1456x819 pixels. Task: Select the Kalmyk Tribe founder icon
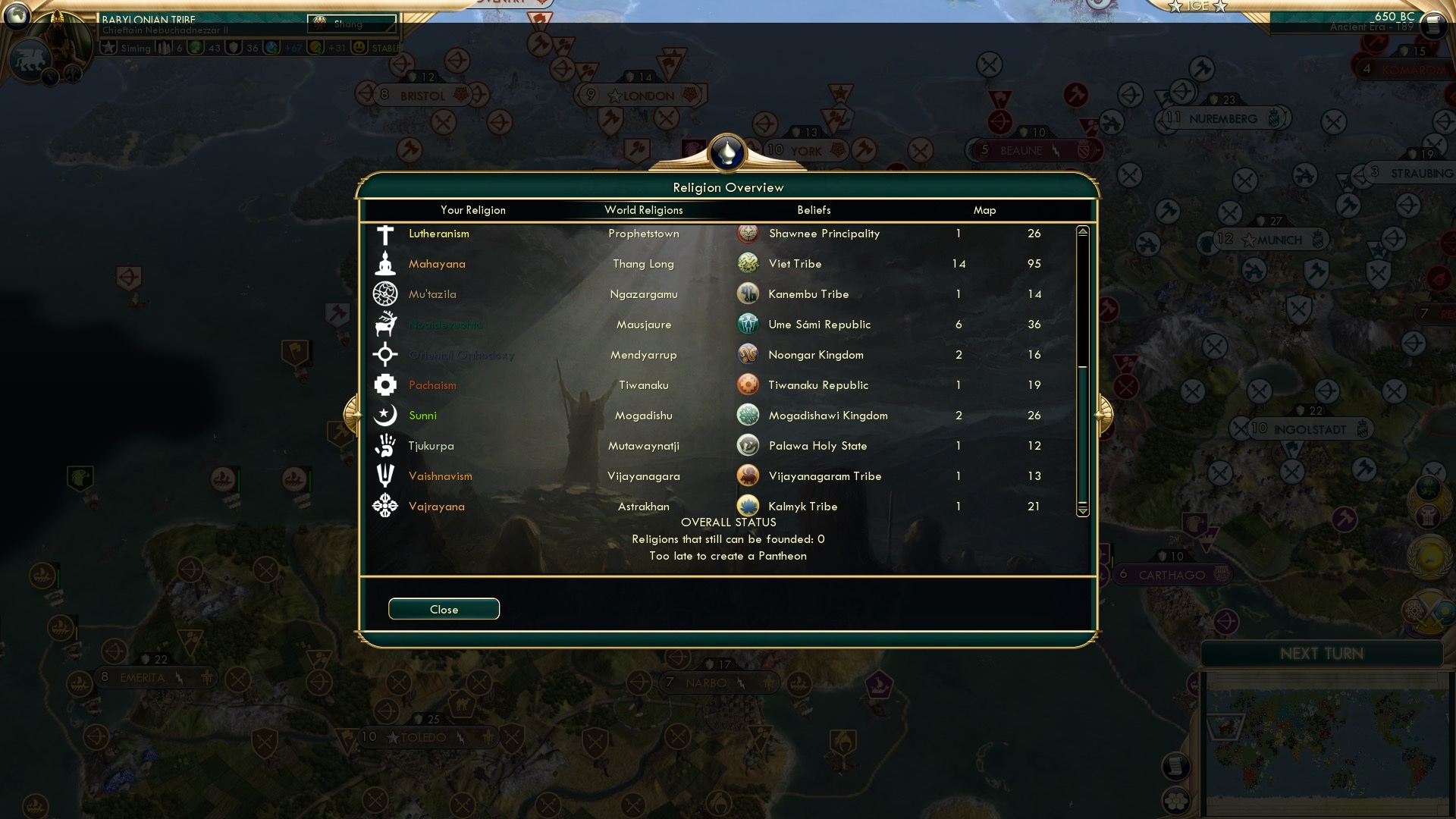click(748, 507)
